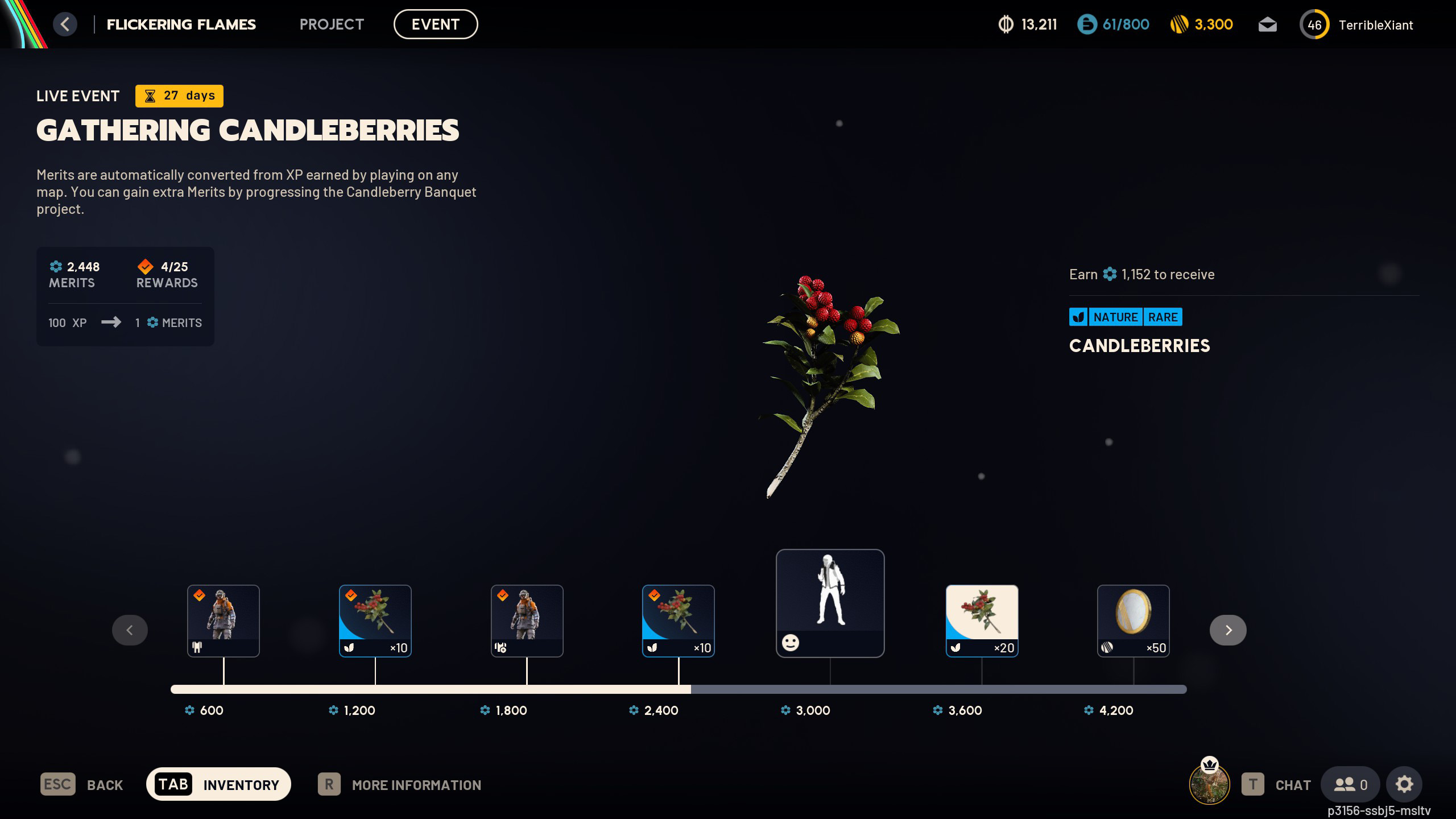The height and width of the screenshot is (819, 1456).
Task: Show next rewards with the right arrow
Action: [x=1228, y=630]
